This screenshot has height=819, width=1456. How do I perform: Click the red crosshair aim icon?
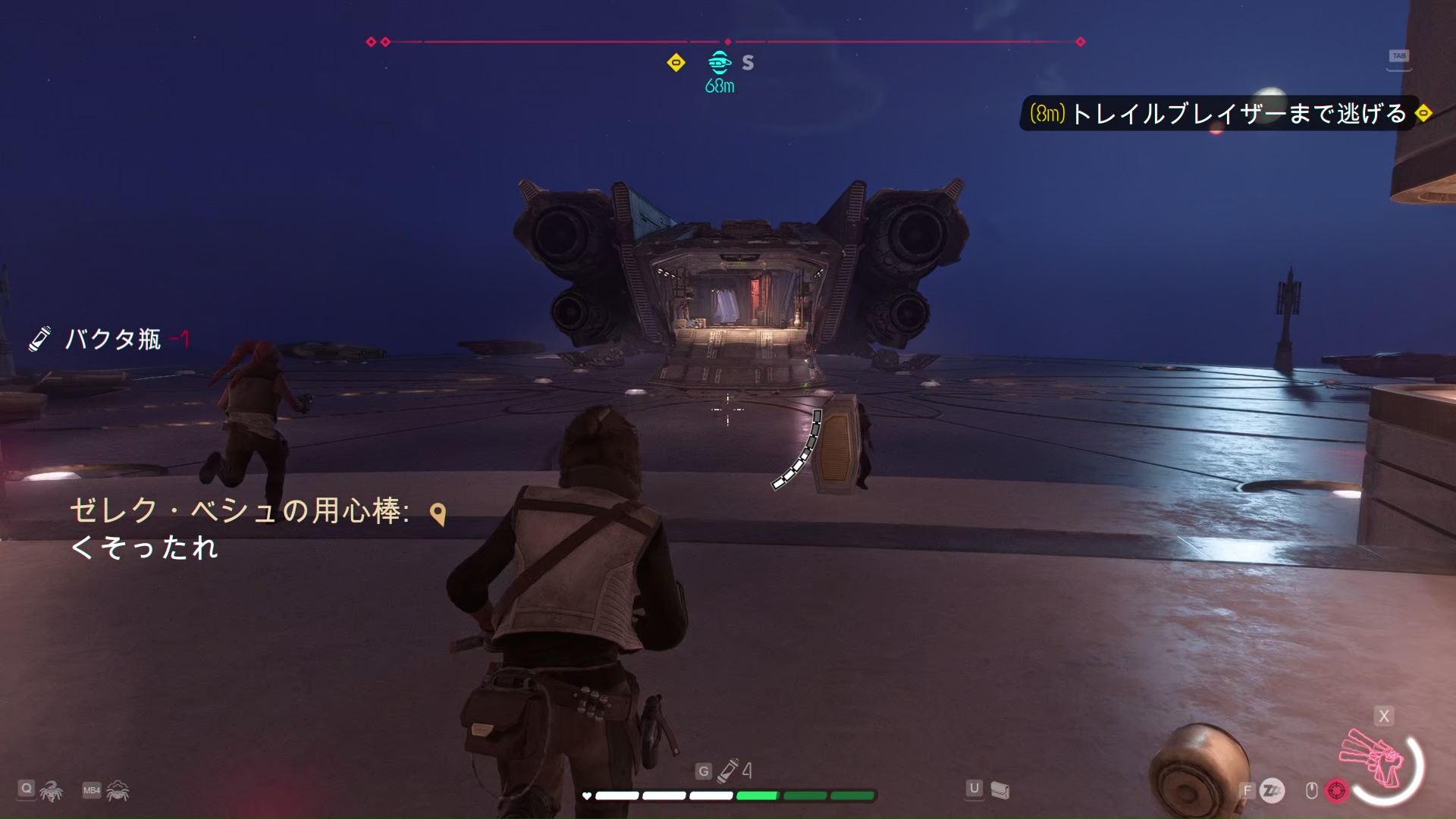[x=1336, y=791]
